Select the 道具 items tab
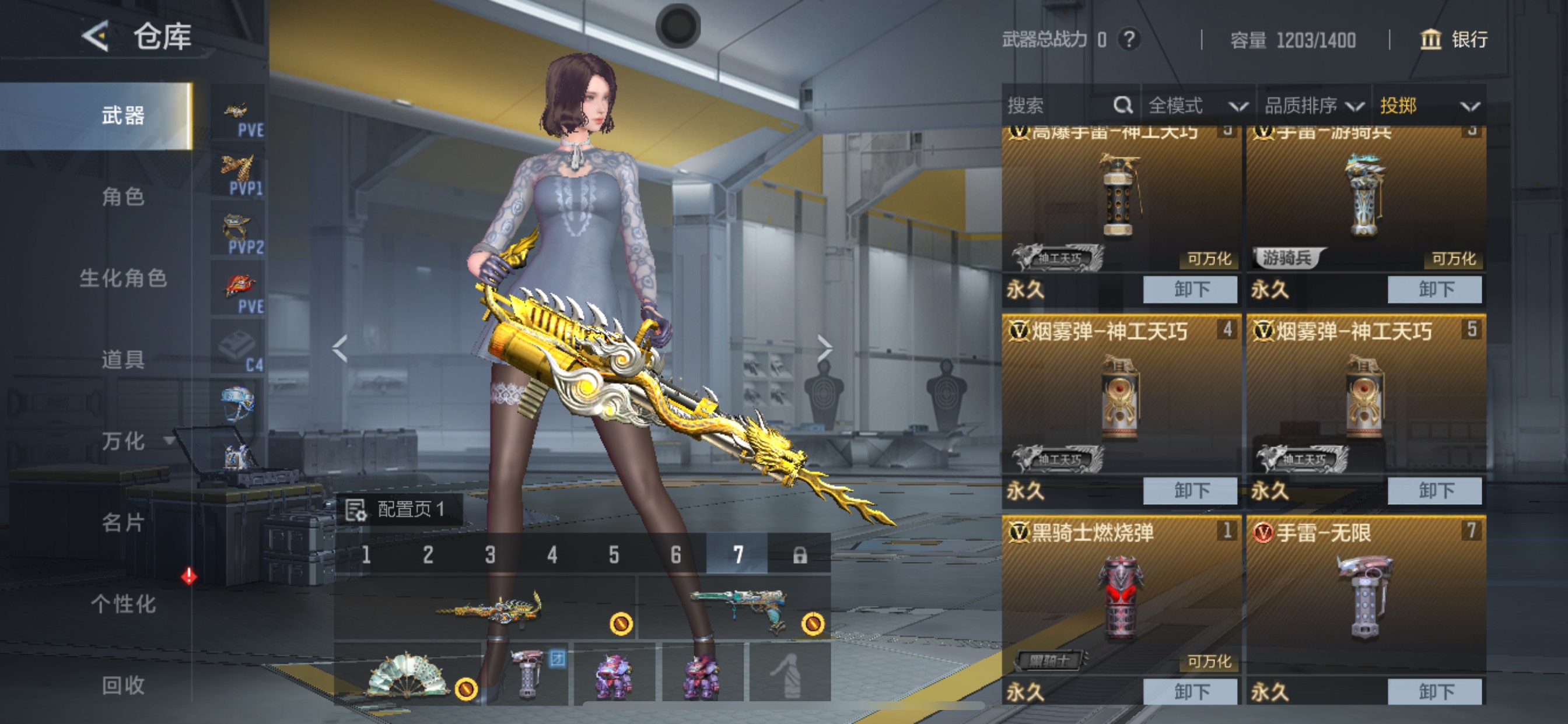 pyautogui.click(x=123, y=360)
